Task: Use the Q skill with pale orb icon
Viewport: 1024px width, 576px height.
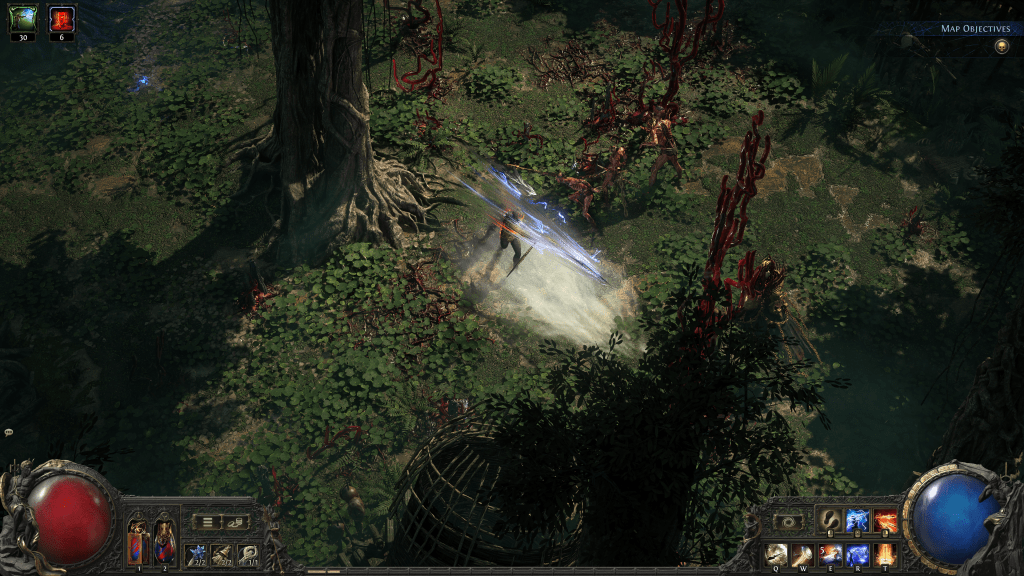Action: click(776, 553)
